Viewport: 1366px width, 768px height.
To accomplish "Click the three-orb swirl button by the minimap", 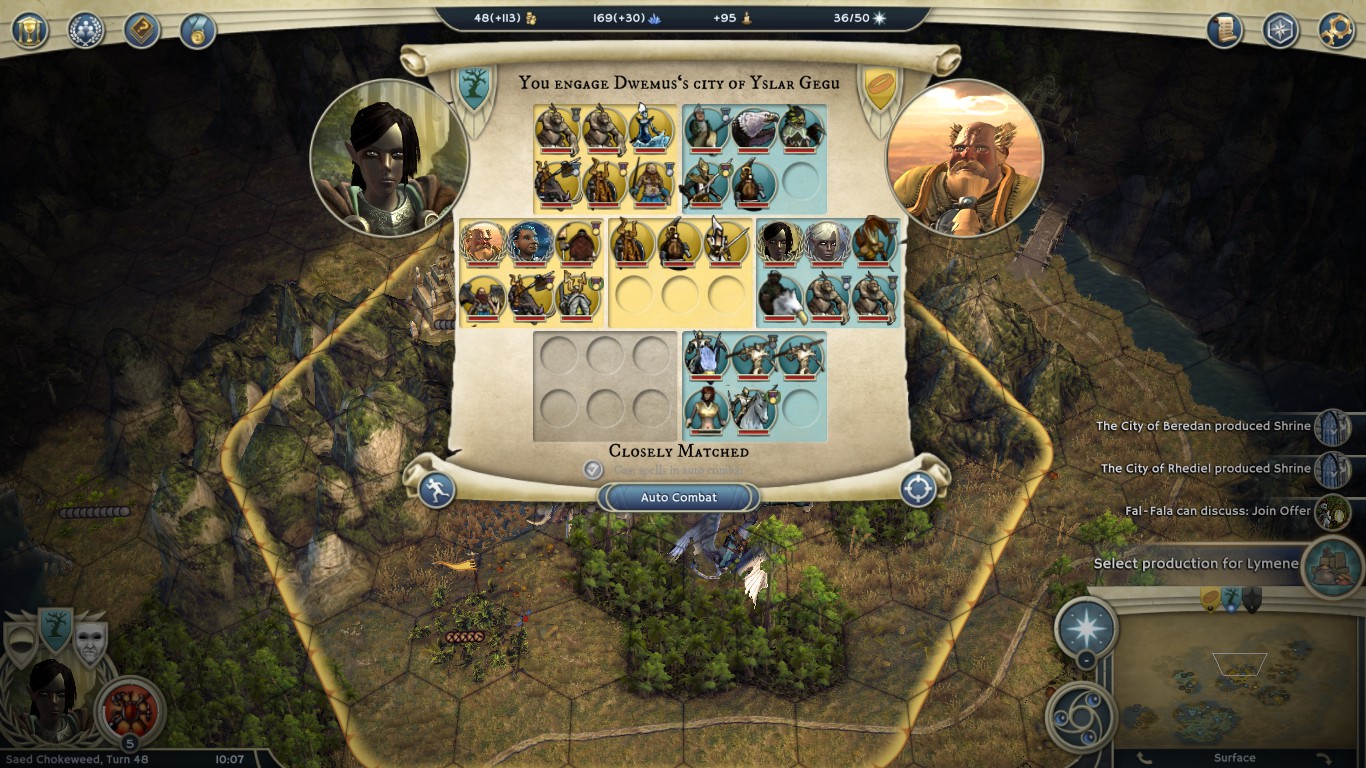I will pos(1083,715).
